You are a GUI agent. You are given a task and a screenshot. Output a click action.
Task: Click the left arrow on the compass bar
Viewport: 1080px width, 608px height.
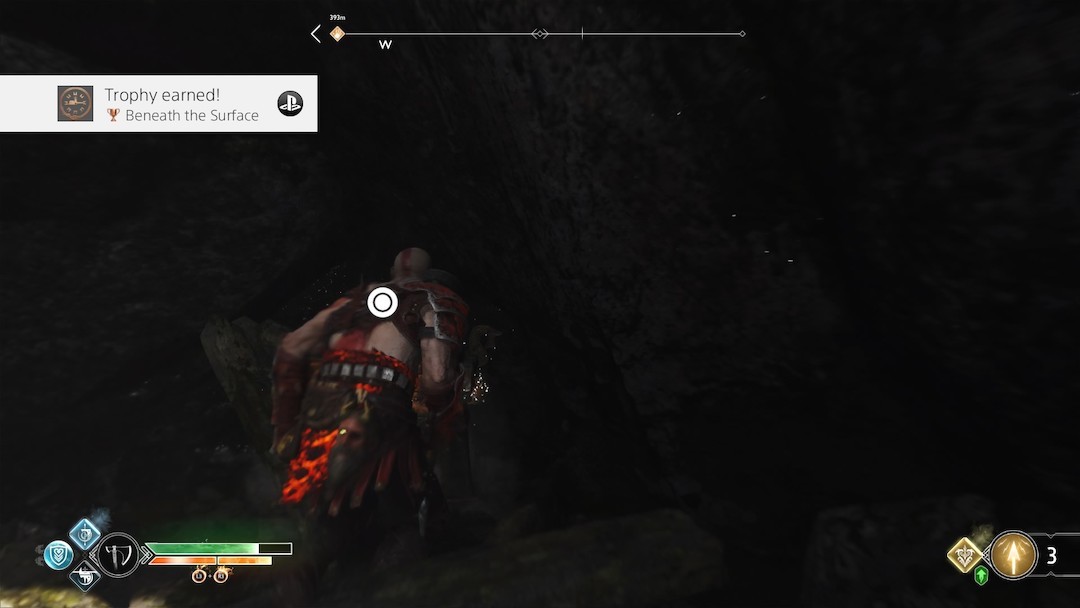pos(316,34)
